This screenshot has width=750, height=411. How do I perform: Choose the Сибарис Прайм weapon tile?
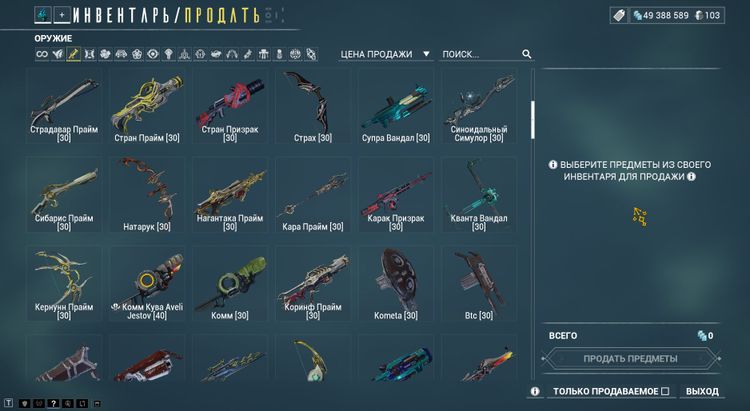coord(64,194)
